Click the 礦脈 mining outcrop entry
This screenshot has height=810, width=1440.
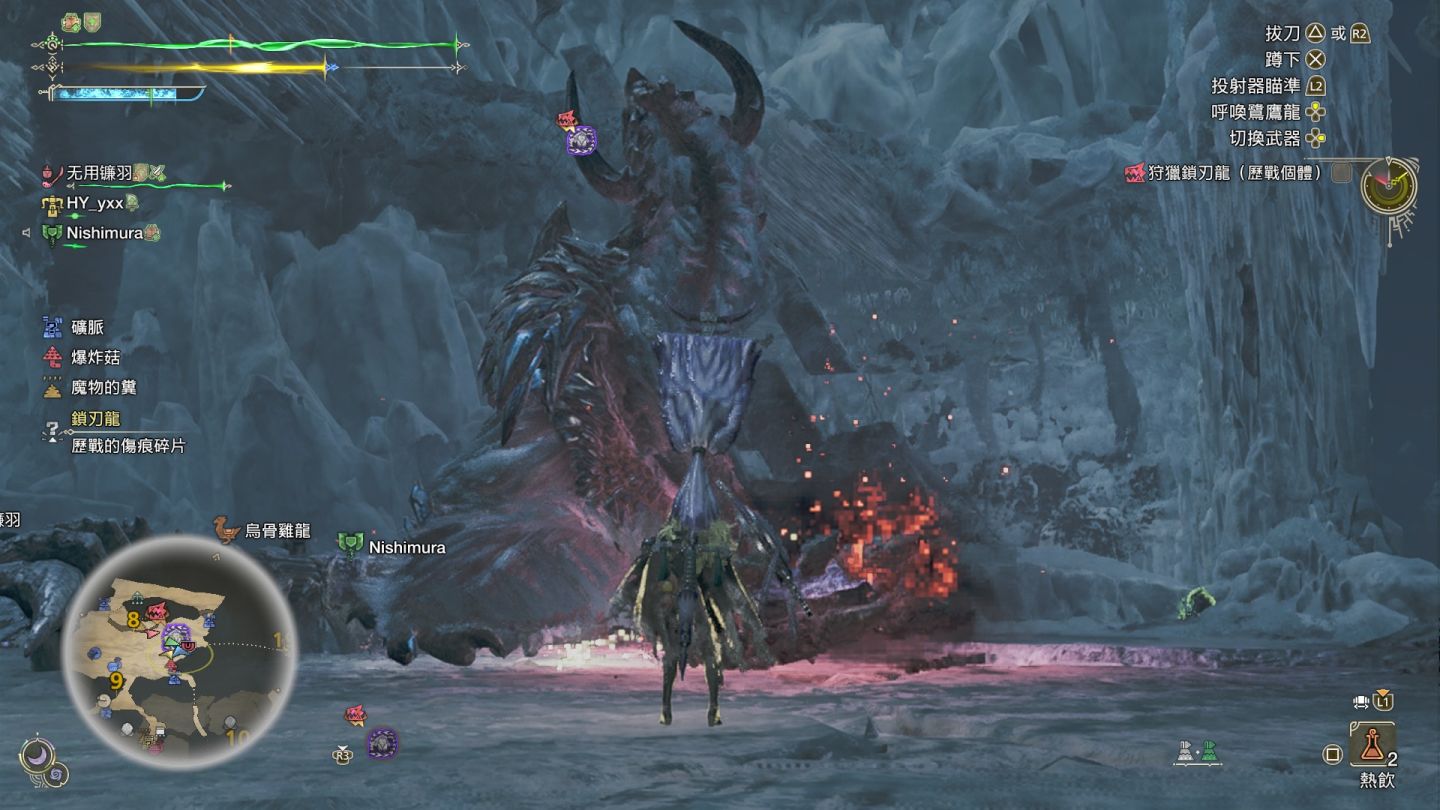click(x=87, y=327)
